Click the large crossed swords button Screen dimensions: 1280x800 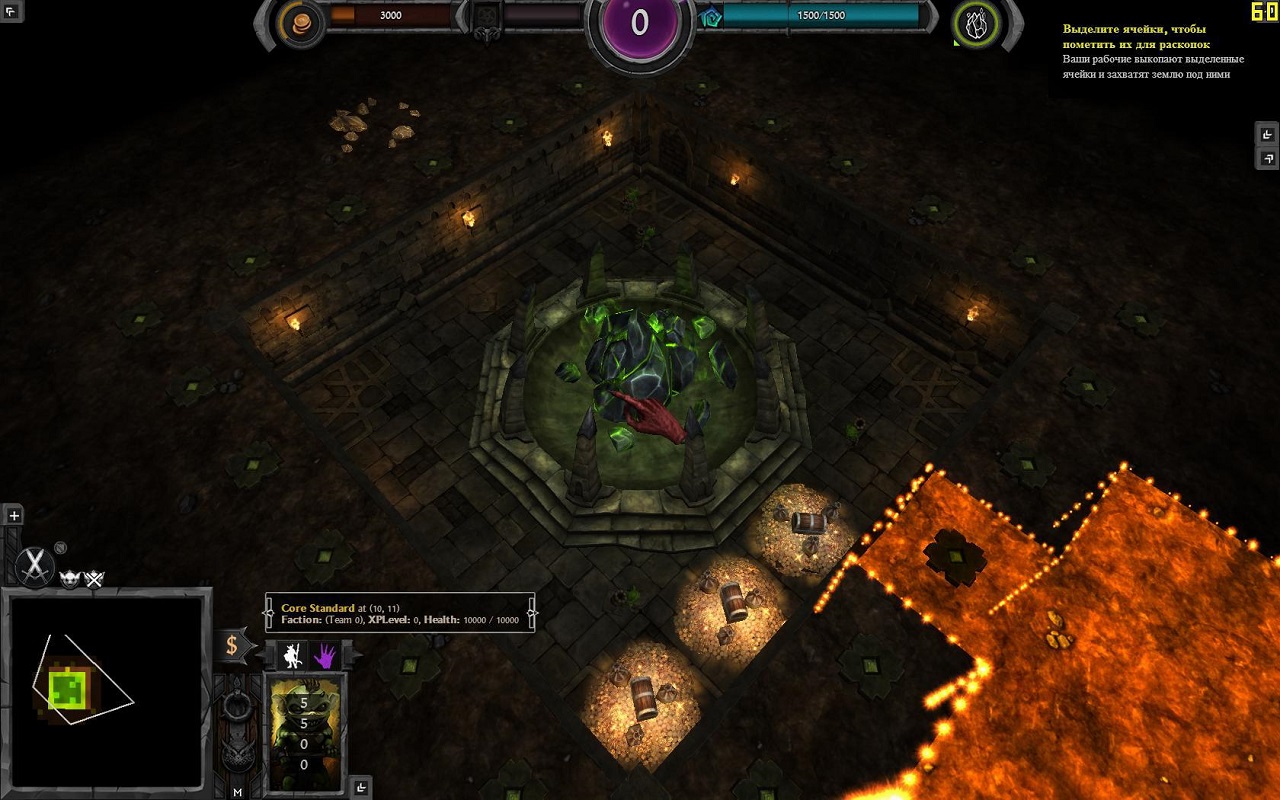pyautogui.click(x=36, y=566)
